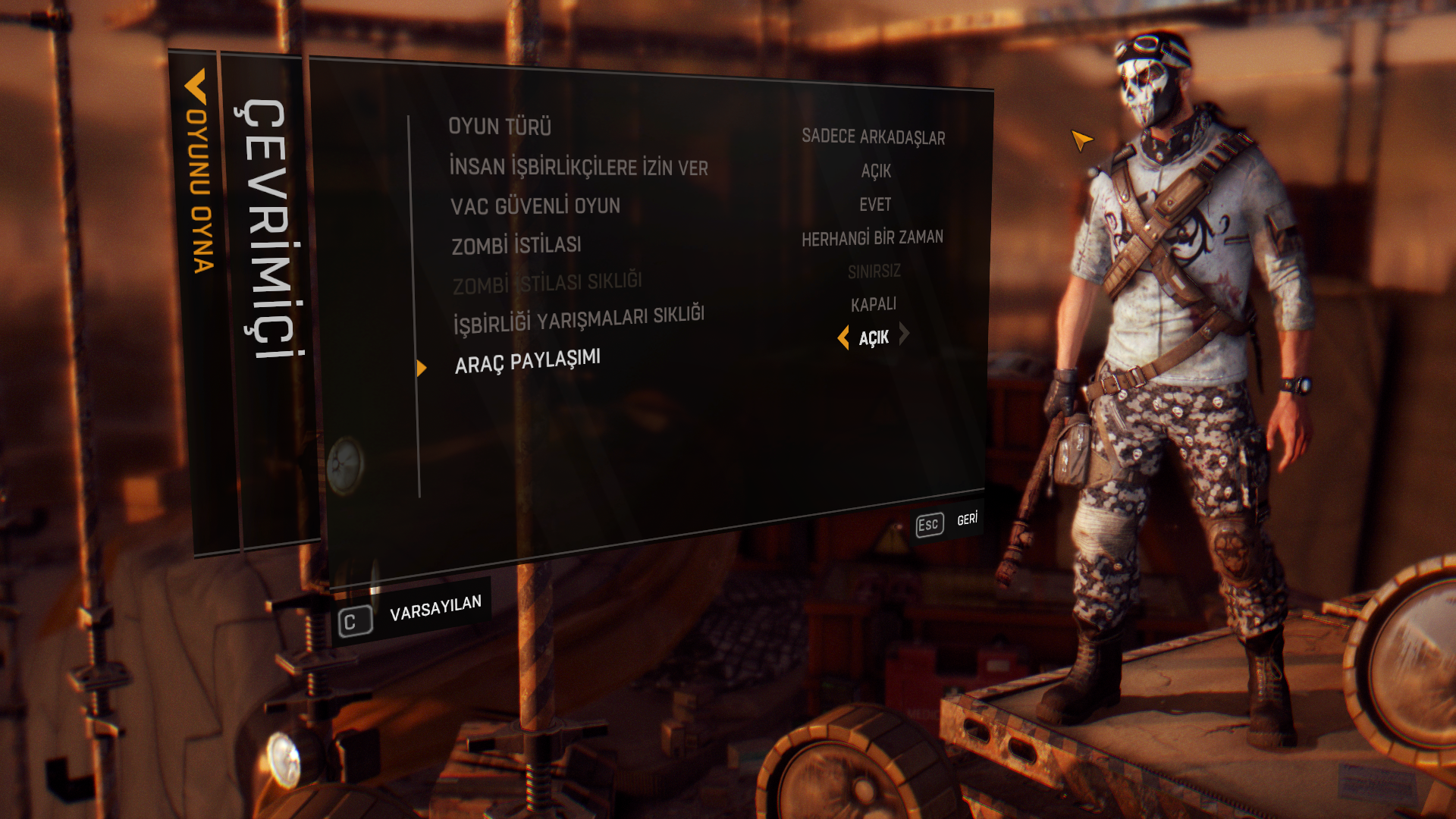The height and width of the screenshot is (819, 1456).
Task: Return to OYUNU OYNA menu
Action: pos(197,174)
